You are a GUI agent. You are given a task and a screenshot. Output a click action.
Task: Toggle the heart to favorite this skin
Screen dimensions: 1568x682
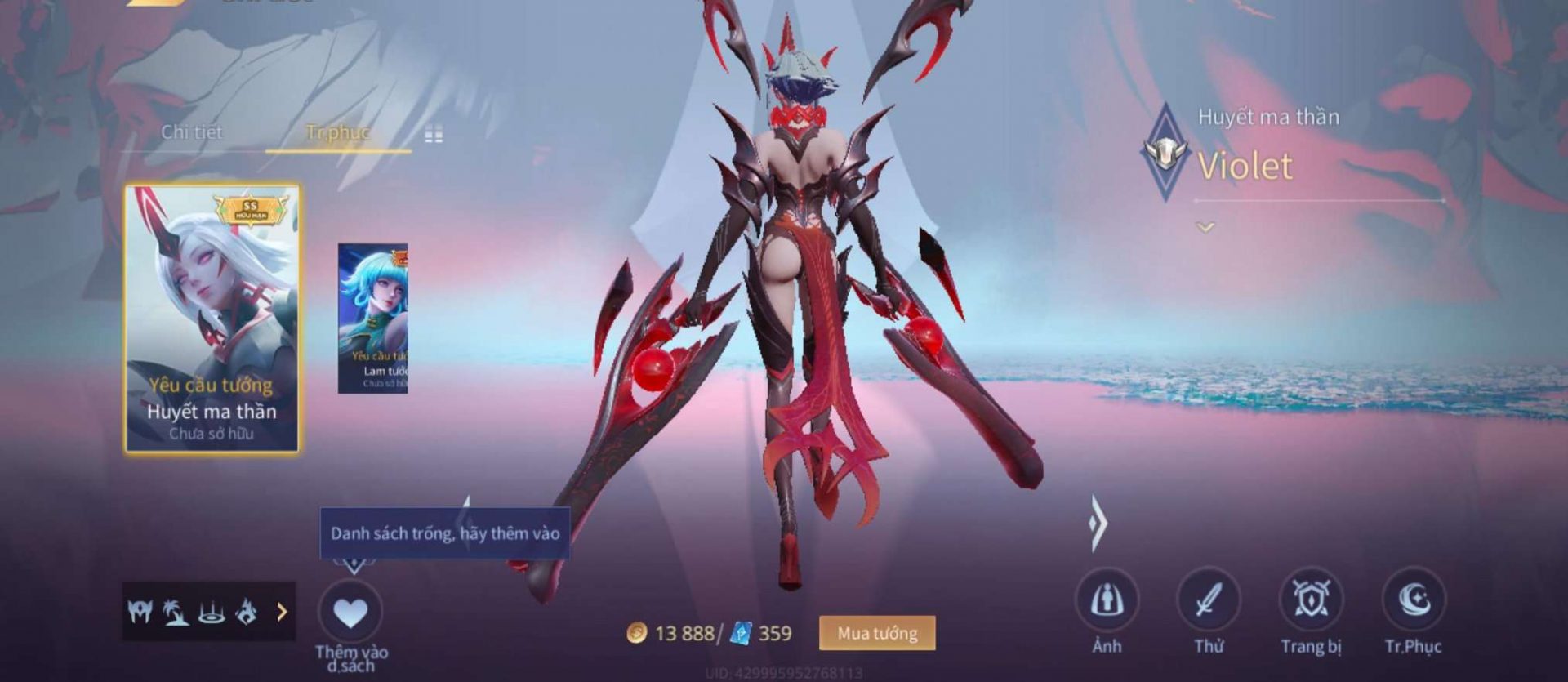coord(352,611)
